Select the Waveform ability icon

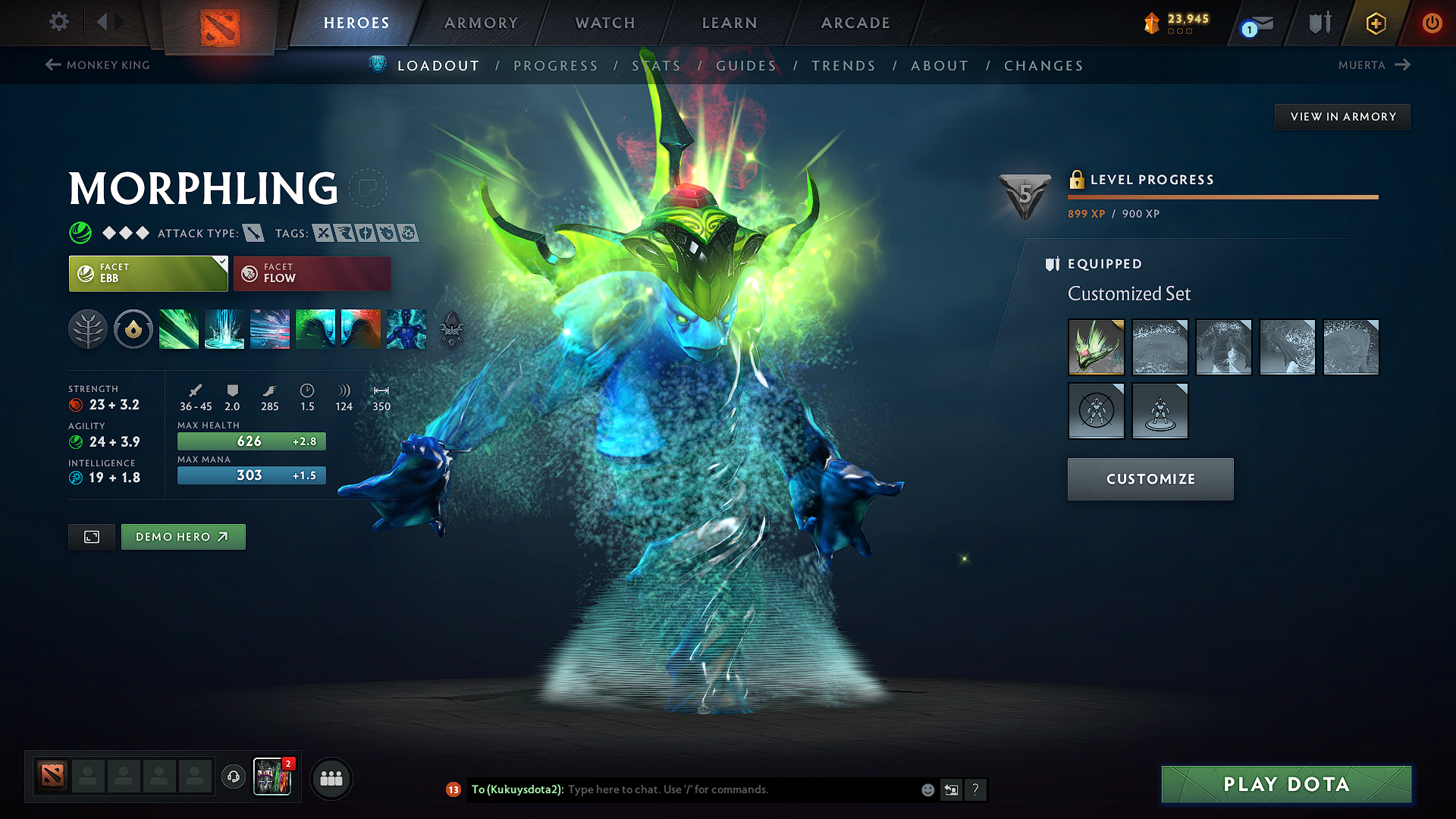179,329
